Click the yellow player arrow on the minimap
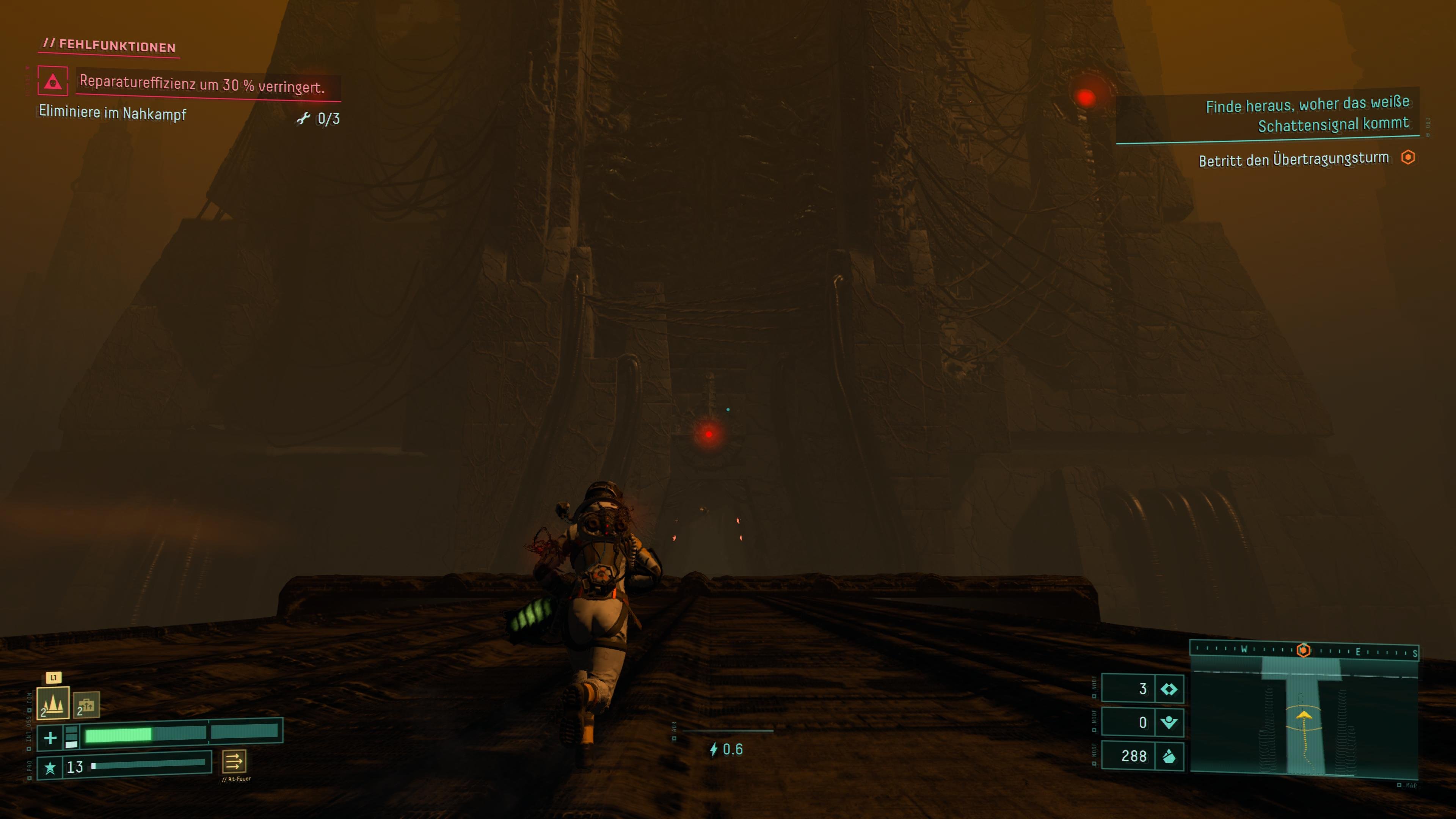 click(1304, 715)
